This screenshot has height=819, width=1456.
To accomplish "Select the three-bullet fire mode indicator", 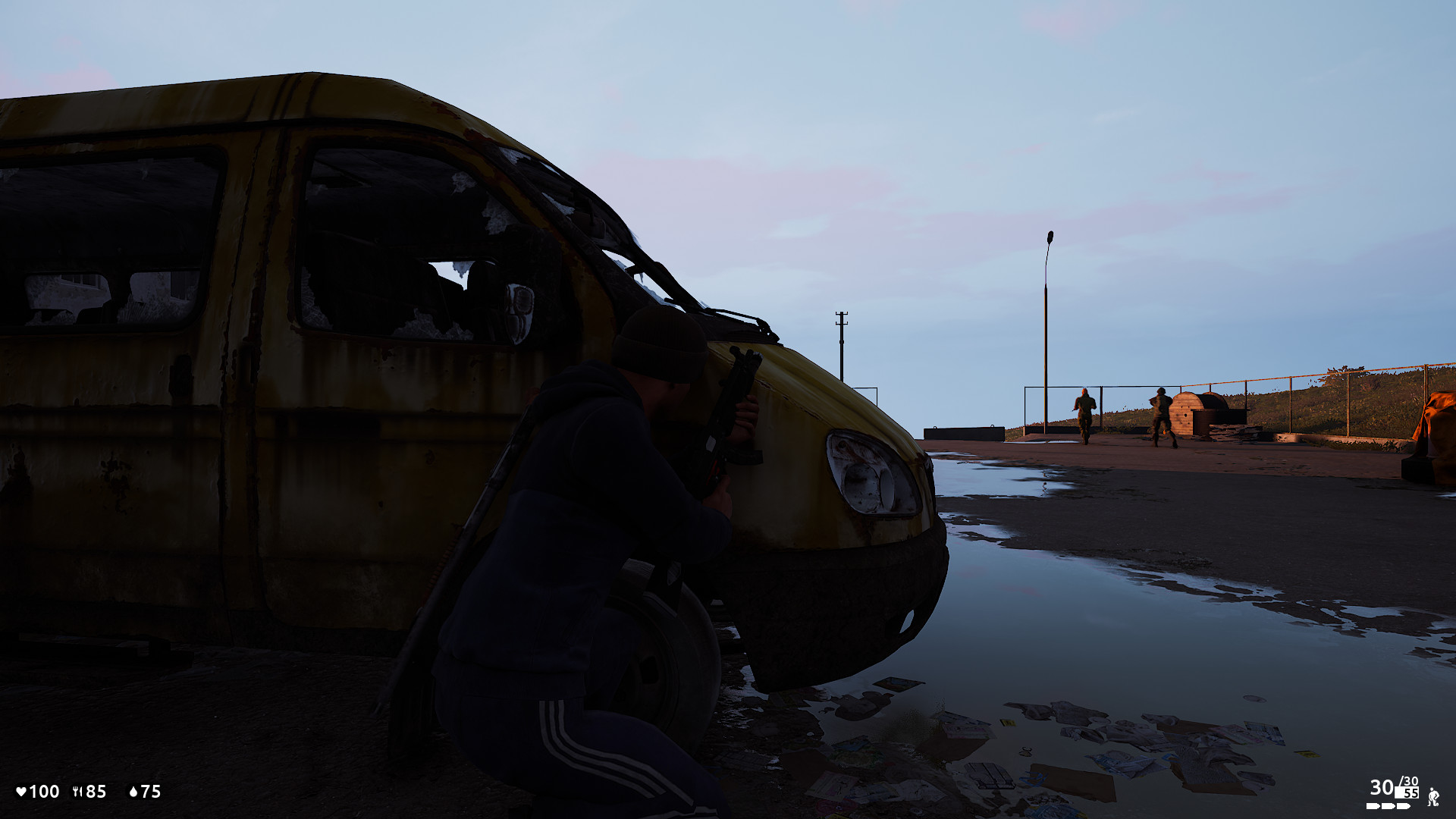I will (x=1387, y=806).
